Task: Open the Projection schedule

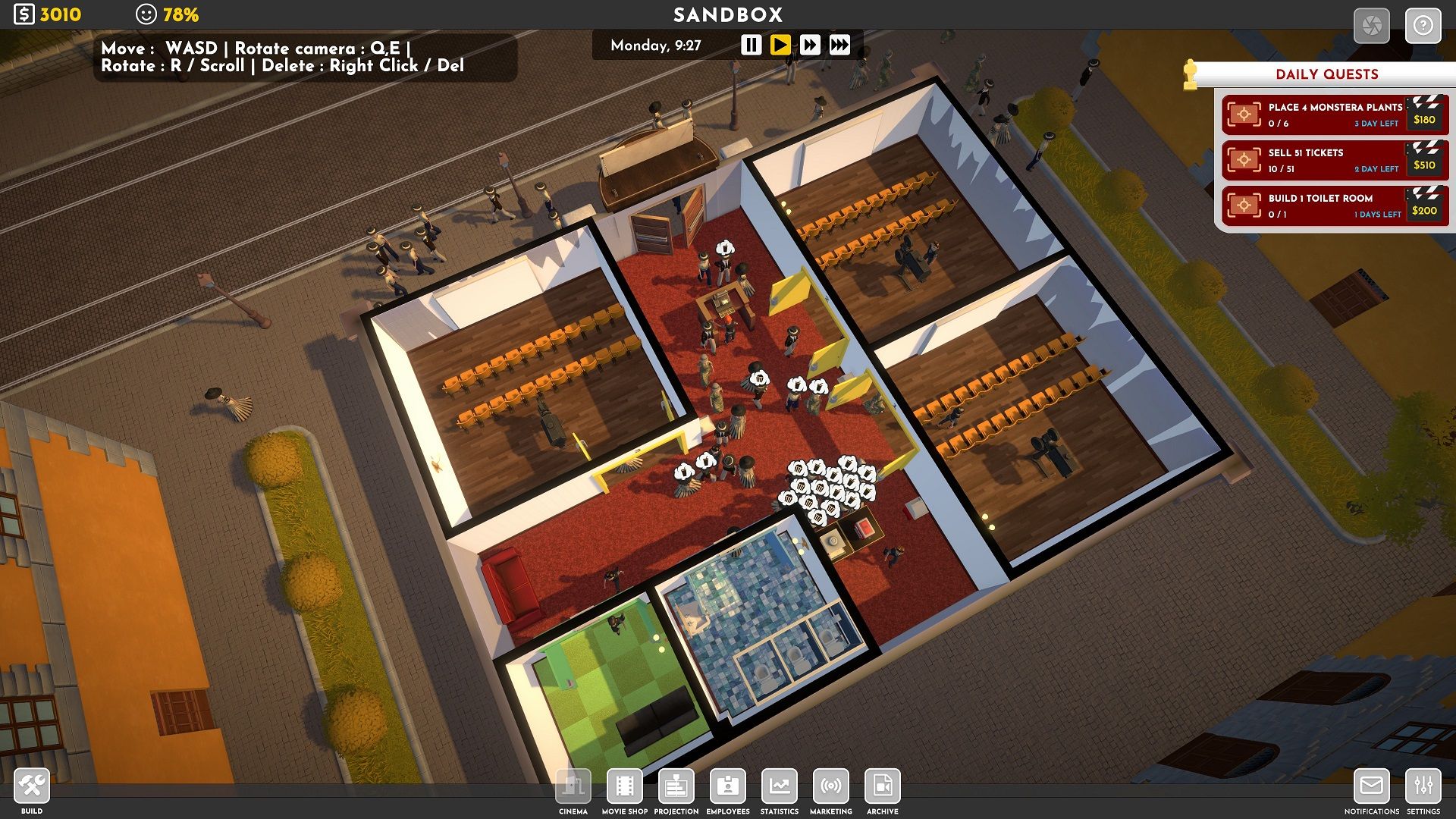Action: coord(676,786)
